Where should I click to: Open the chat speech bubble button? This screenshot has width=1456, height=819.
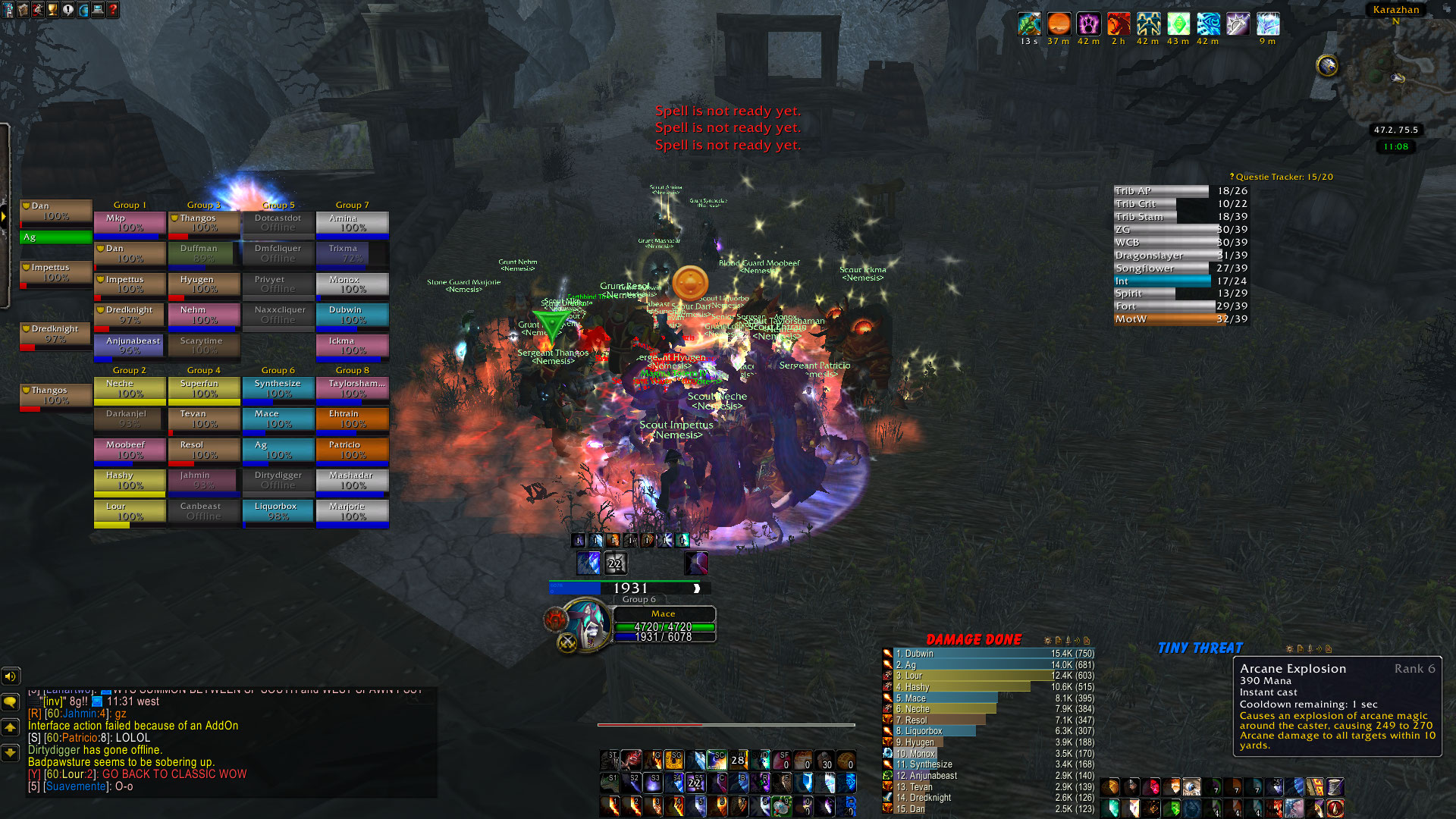tap(11, 701)
